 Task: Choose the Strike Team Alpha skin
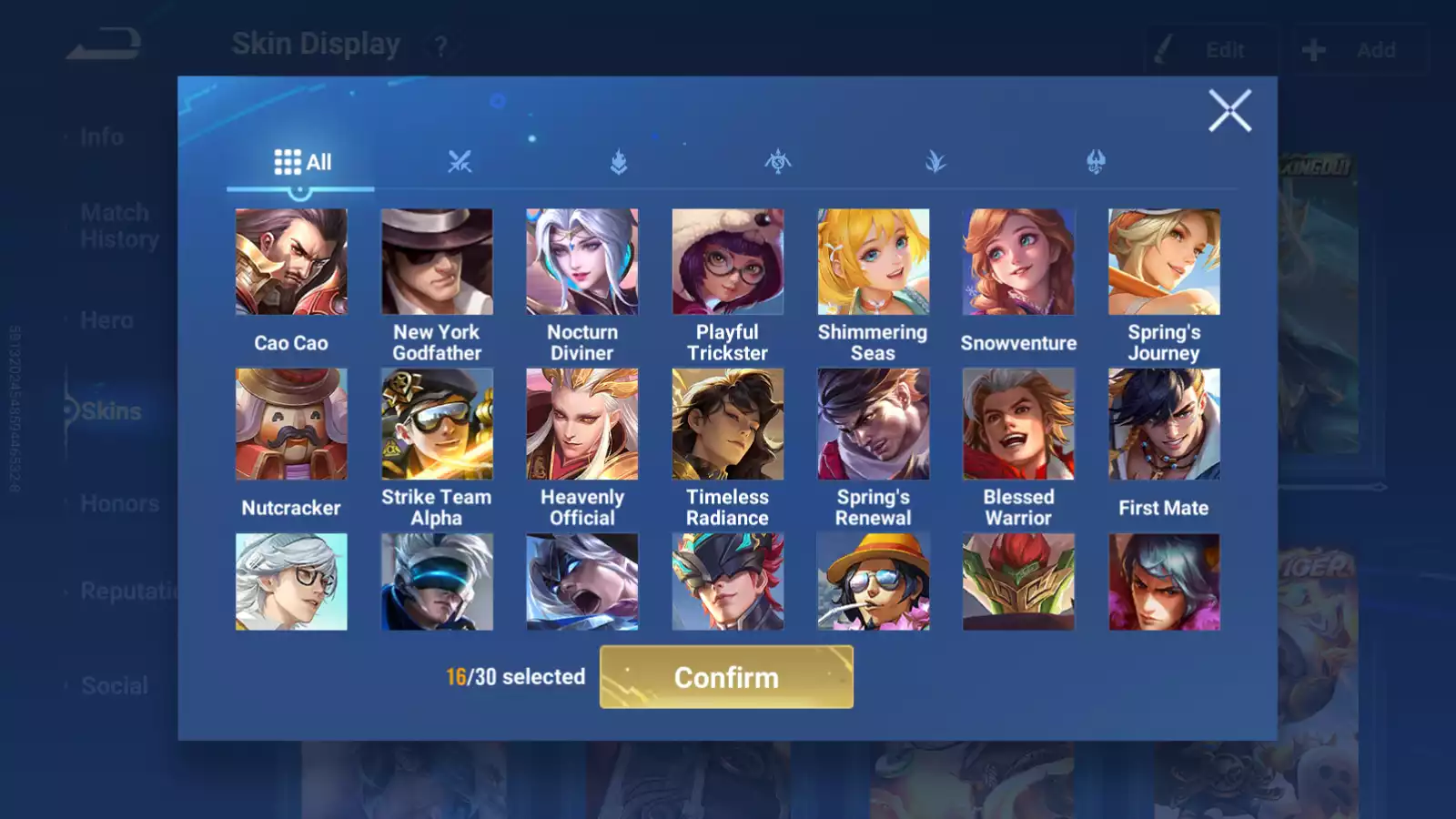click(437, 424)
